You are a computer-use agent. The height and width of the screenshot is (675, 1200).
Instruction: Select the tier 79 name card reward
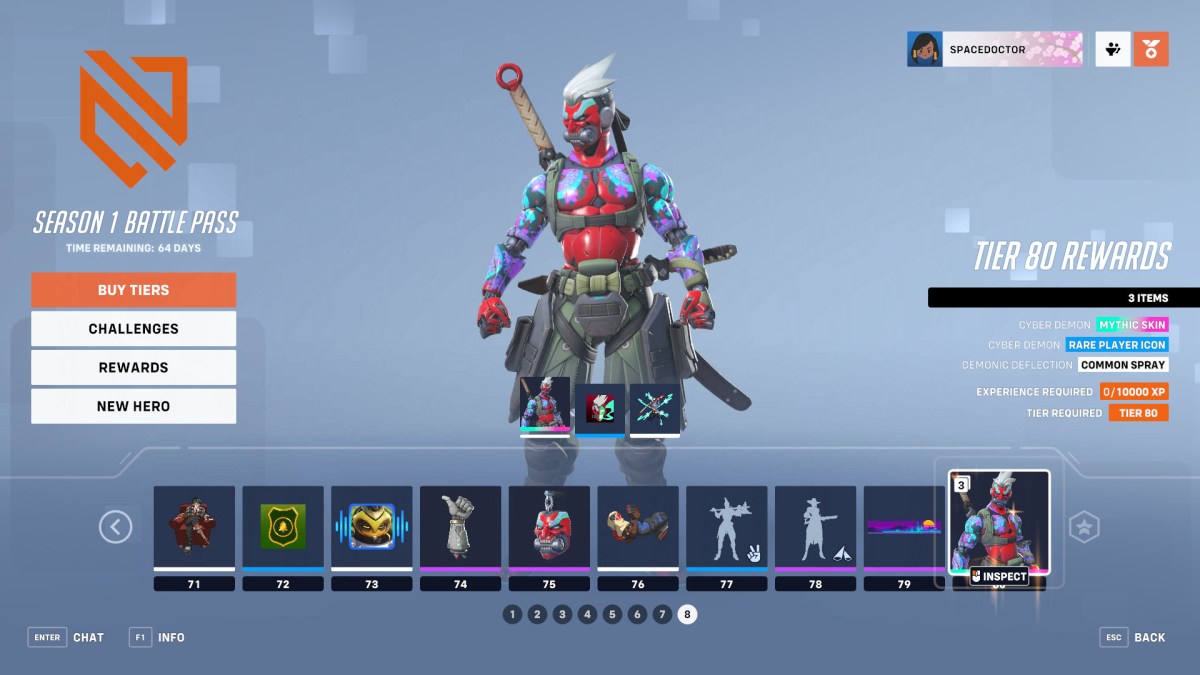click(904, 527)
